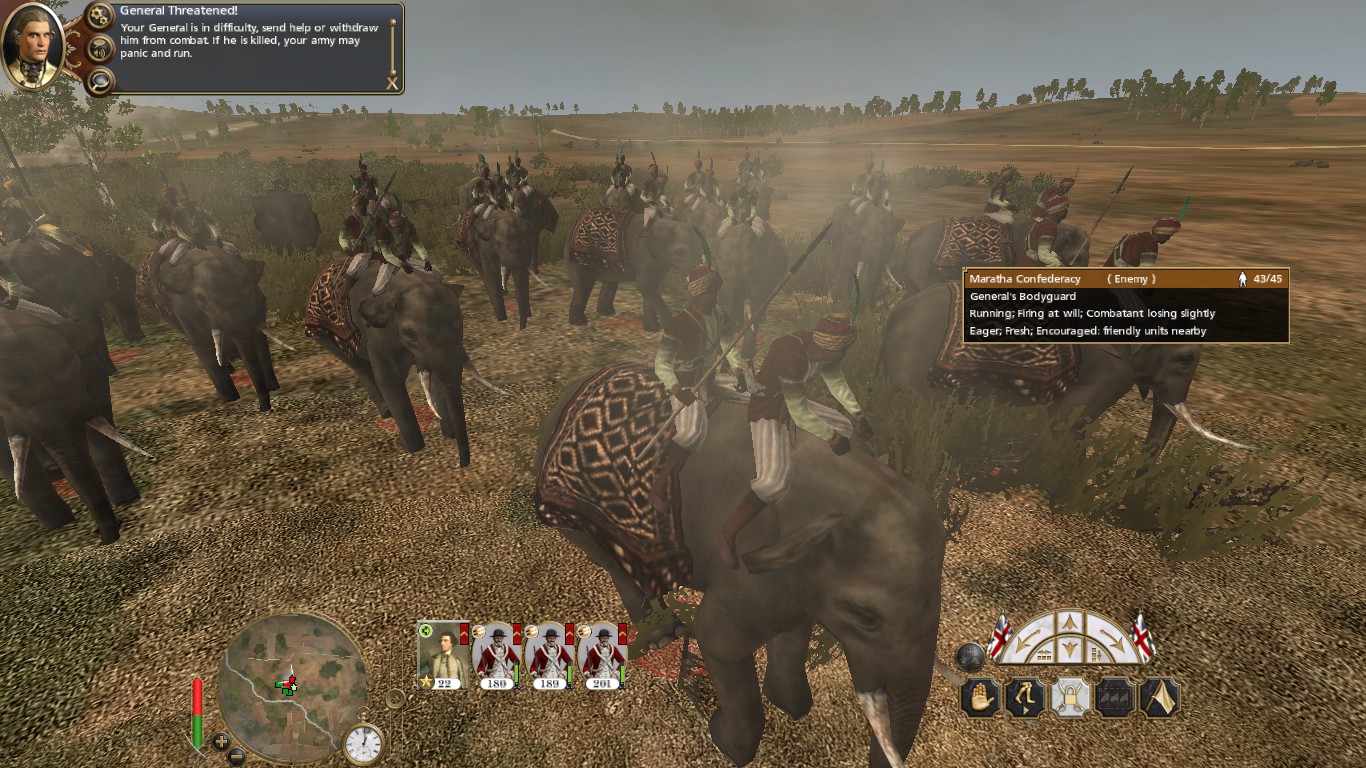Toggle the run button with legs icon
This screenshot has height=768, width=1366.
tap(1025, 697)
